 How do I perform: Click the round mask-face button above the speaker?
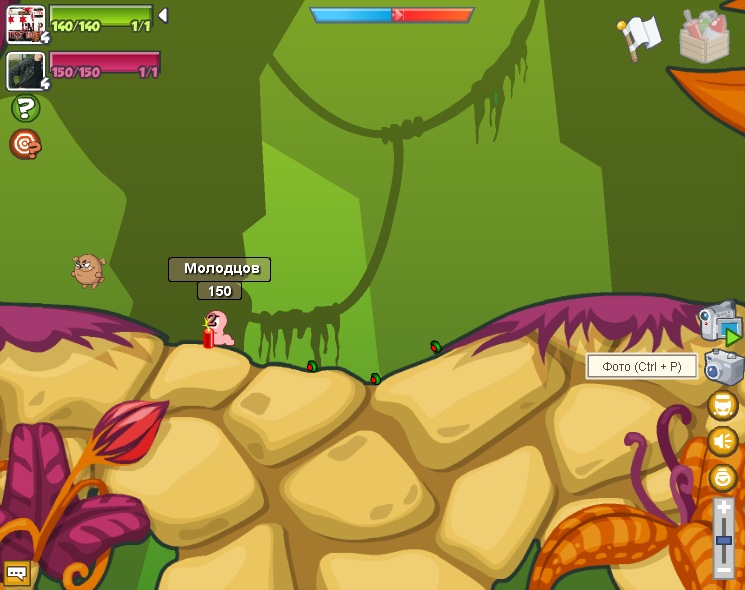[722, 405]
